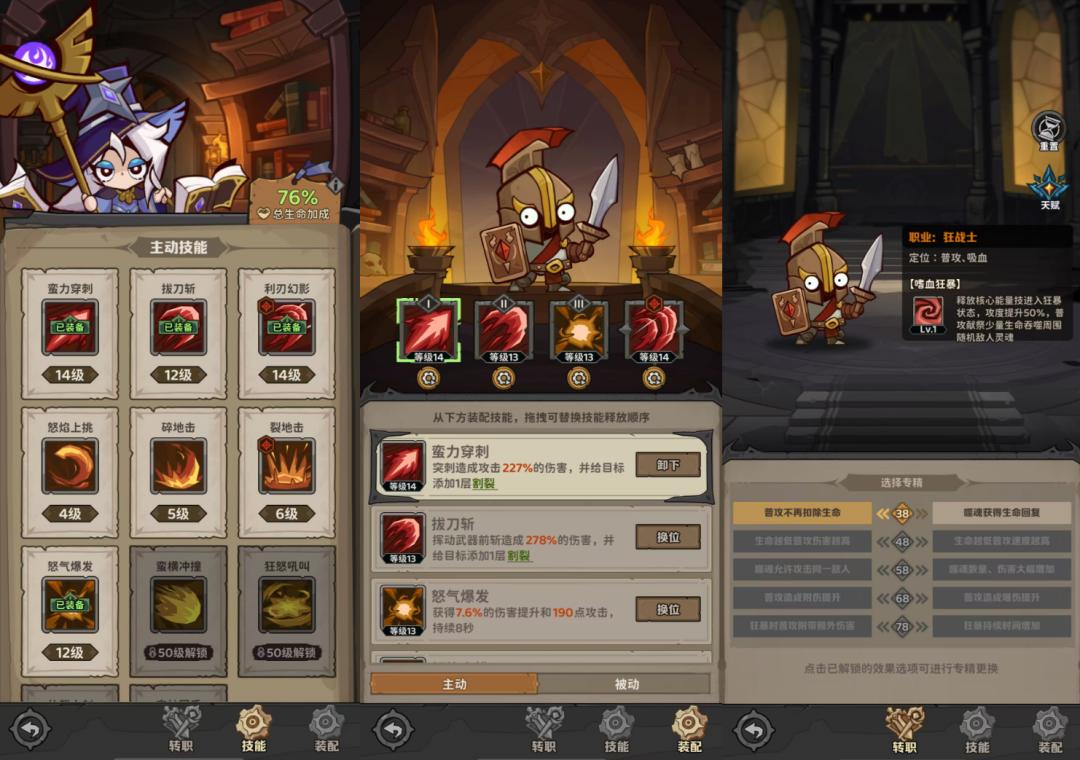The image size is (1080, 760).
Task: Choose the 普攻不再扣除生命 specialization
Action: pos(802,513)
